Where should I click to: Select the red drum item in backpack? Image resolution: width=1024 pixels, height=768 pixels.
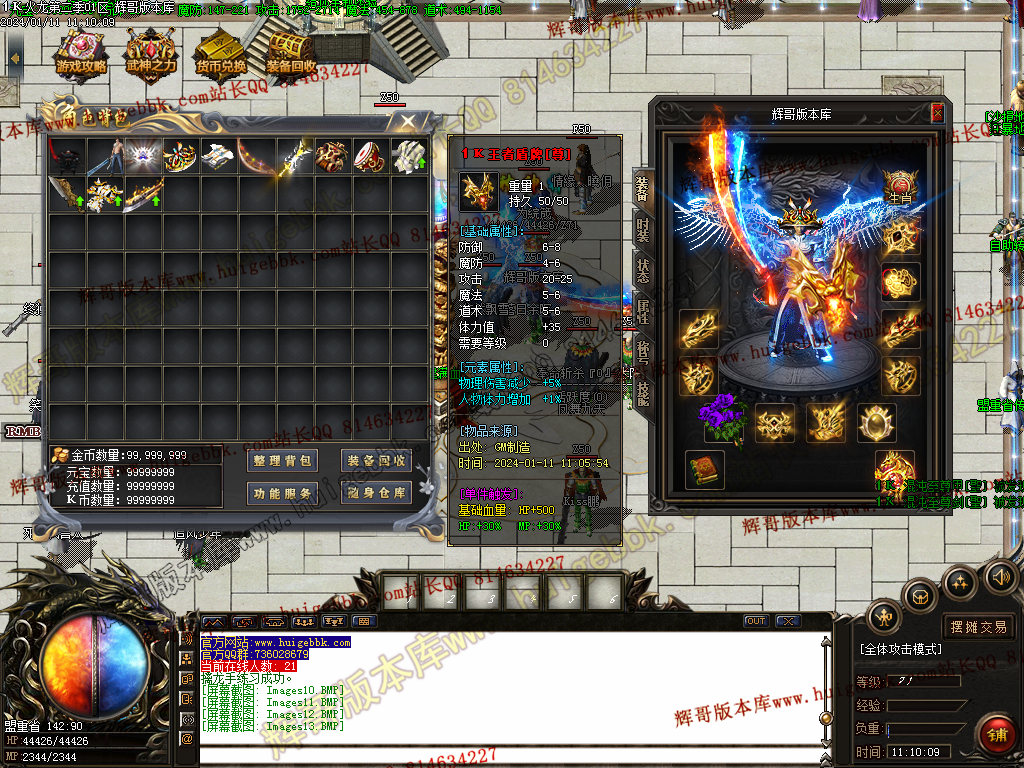pyautogui.click(x=370, y=156)
